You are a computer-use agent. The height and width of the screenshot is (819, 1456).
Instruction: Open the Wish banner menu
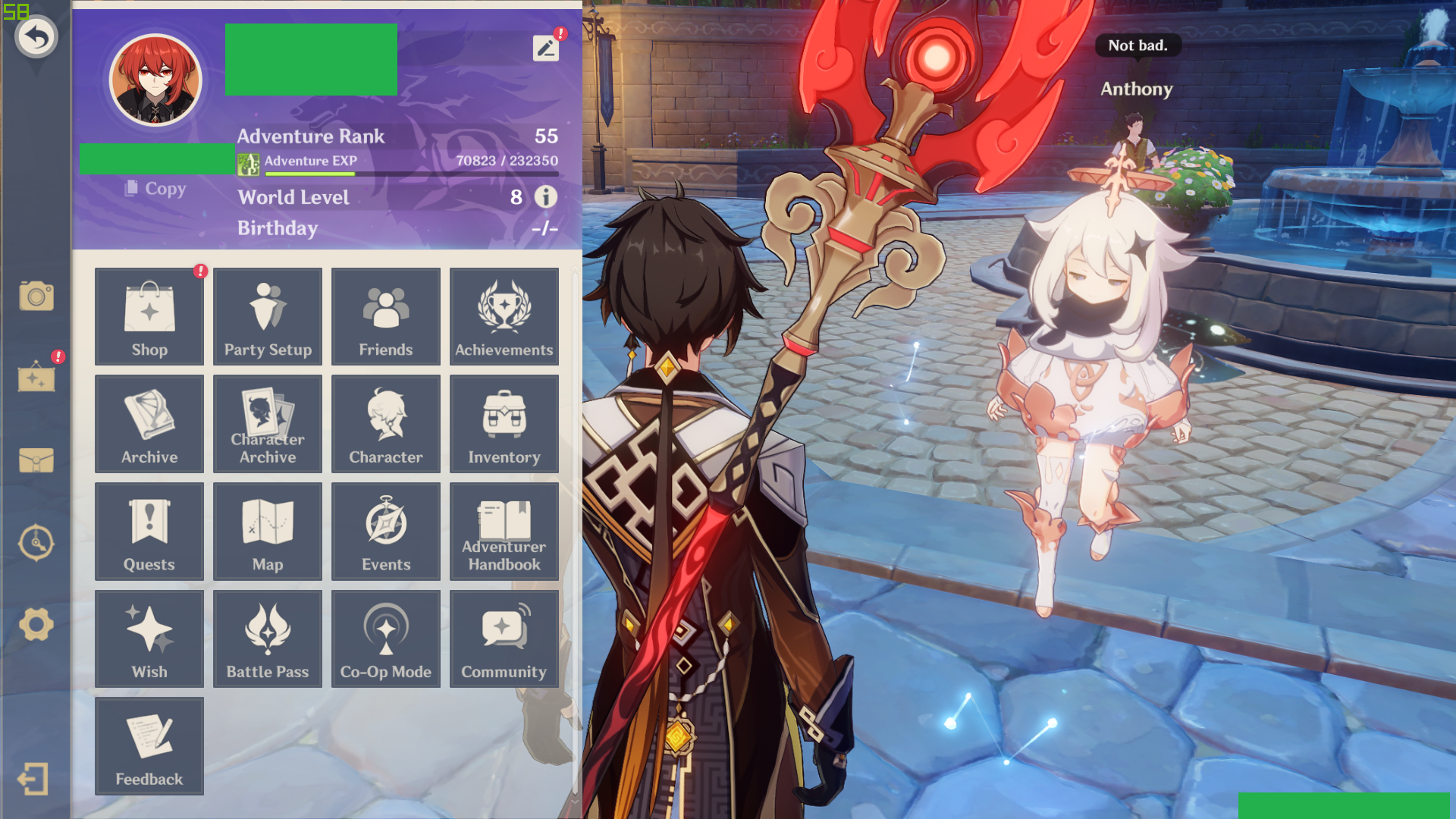[149, 639]
